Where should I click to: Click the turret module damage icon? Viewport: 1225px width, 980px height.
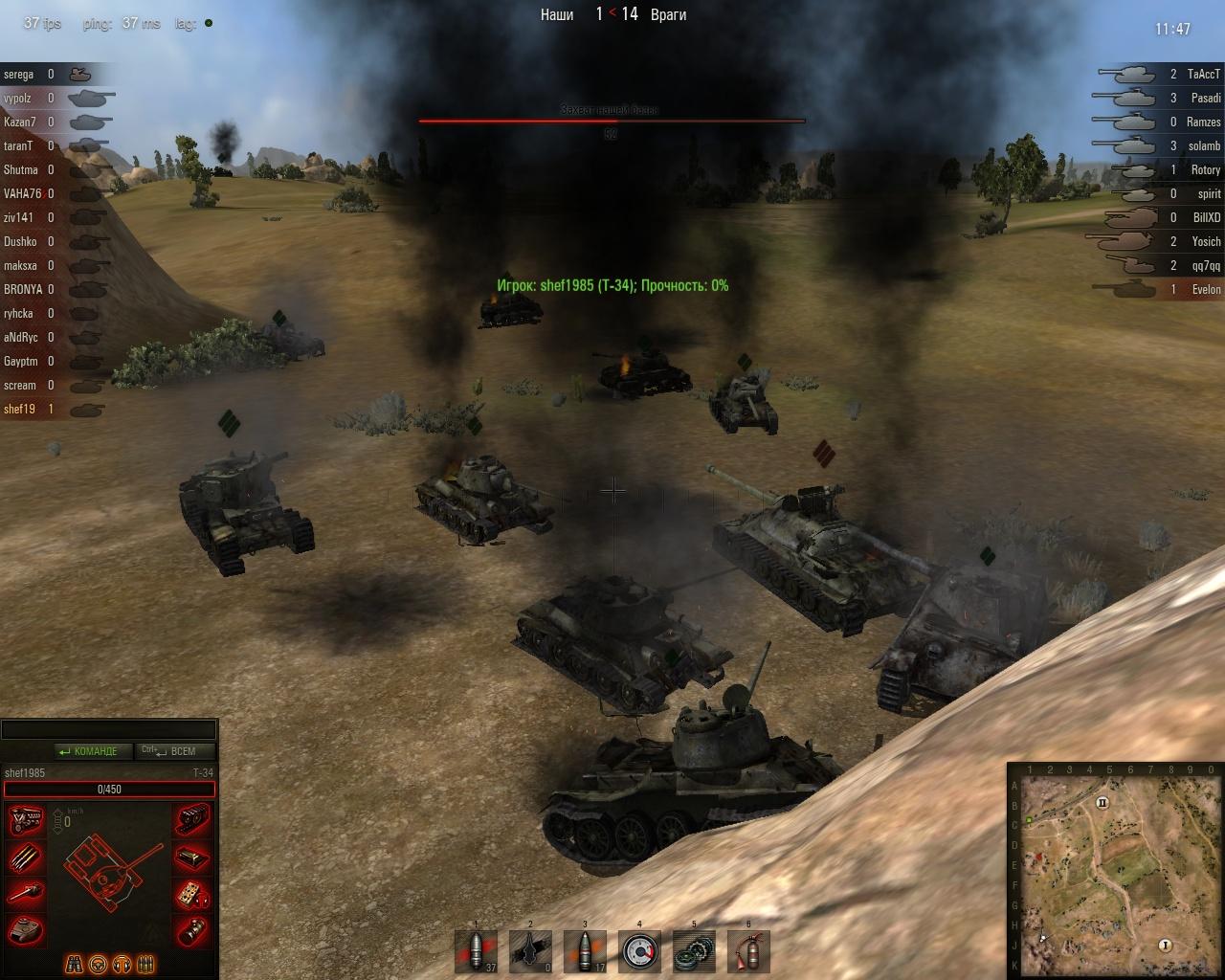(26, 929)
